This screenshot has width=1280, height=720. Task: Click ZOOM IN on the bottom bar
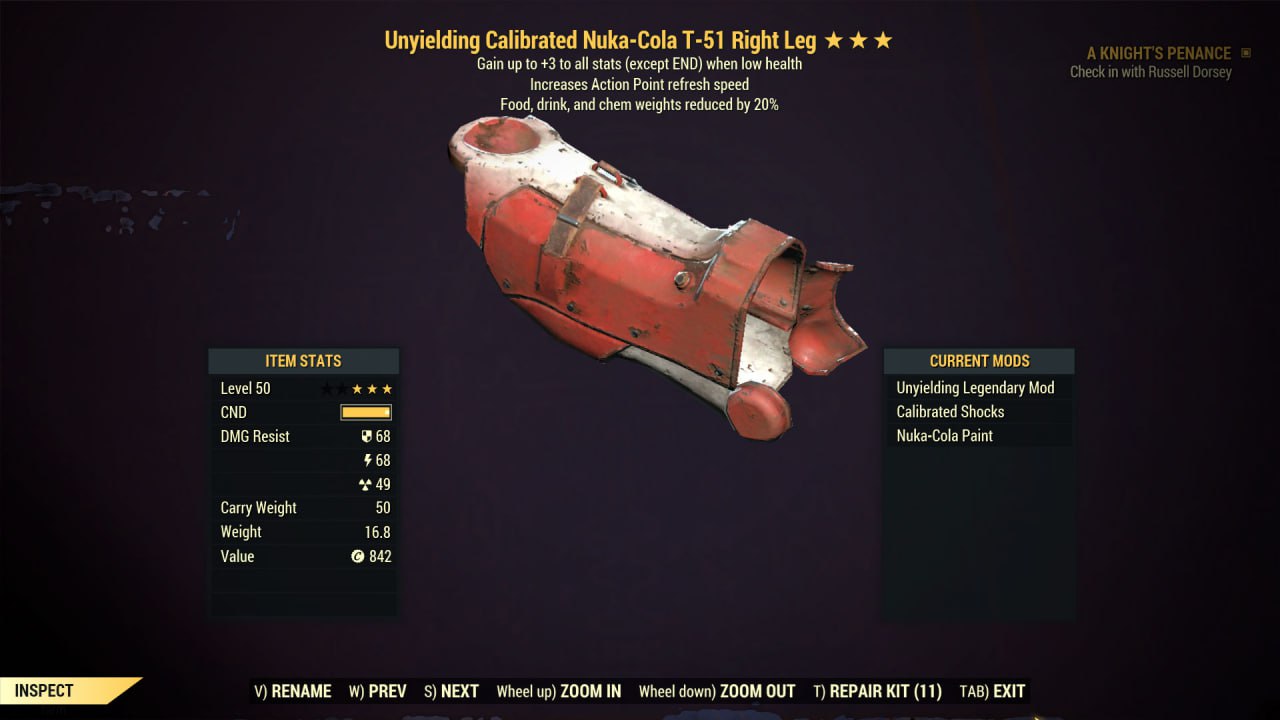[x=559, y=691]
